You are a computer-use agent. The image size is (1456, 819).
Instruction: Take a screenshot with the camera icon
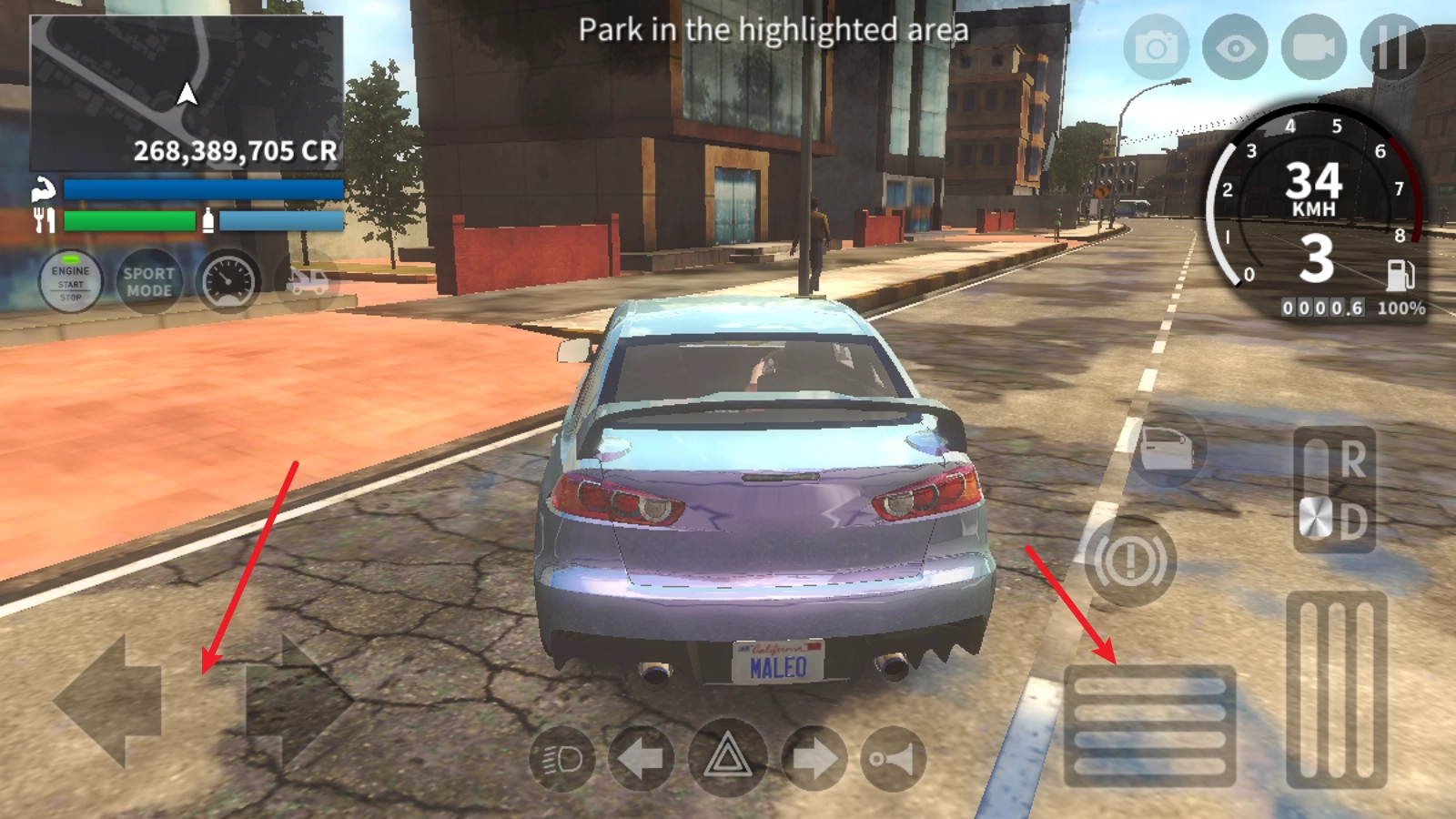[1156, 46]
